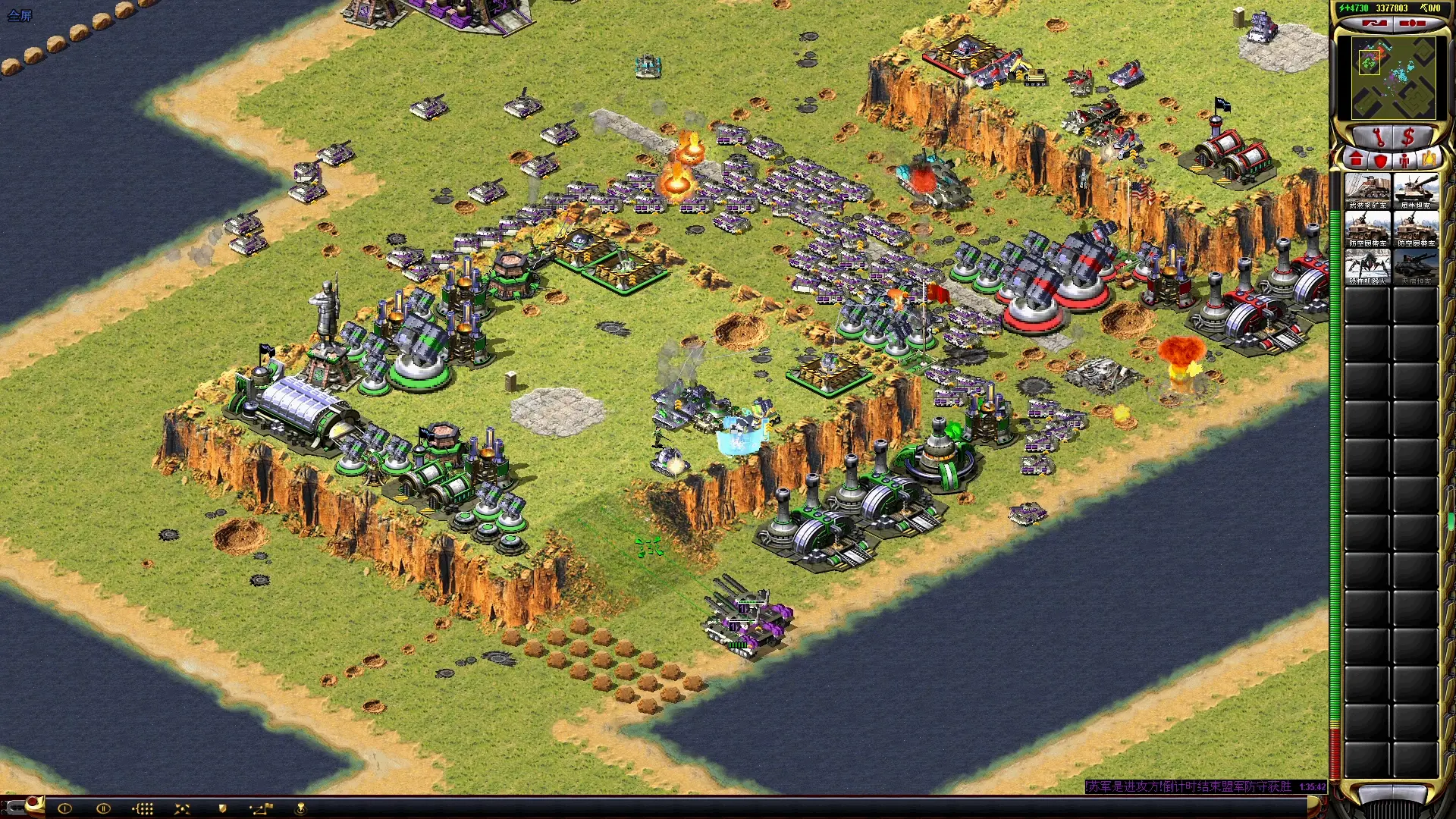Build a Terror Drone (恐怖机器人)

(1367, 267)
